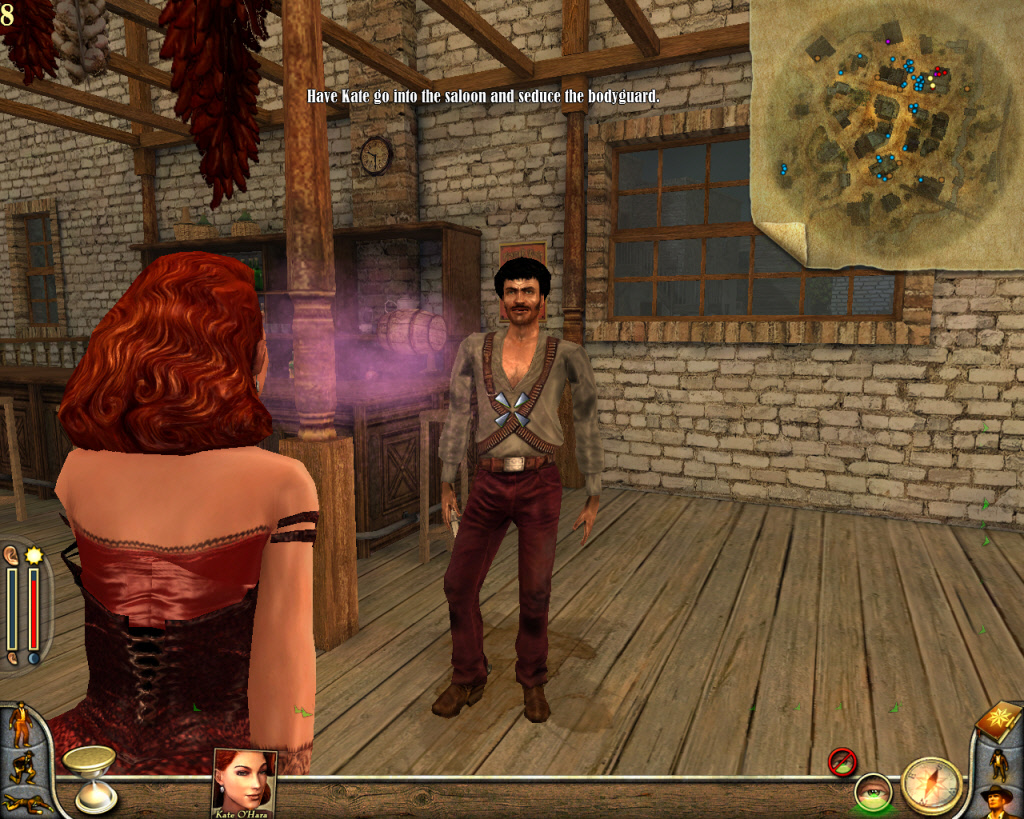
Task: Select the cowboy hat character portrait
Action: click(x=998, y=802)
